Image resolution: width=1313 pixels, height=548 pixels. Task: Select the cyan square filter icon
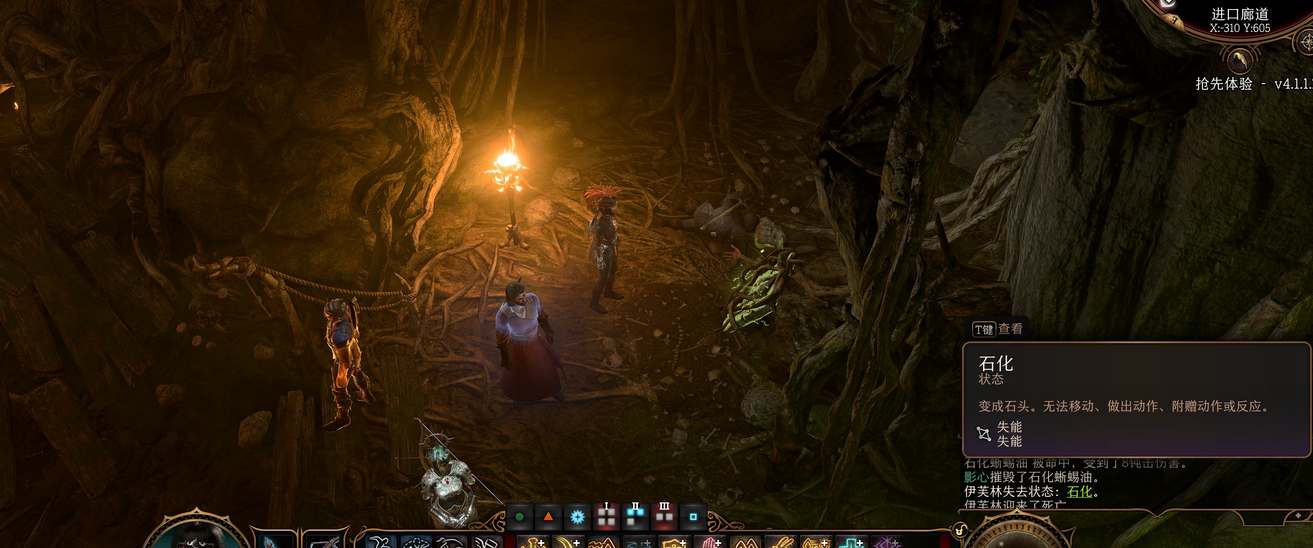[693, 518]
